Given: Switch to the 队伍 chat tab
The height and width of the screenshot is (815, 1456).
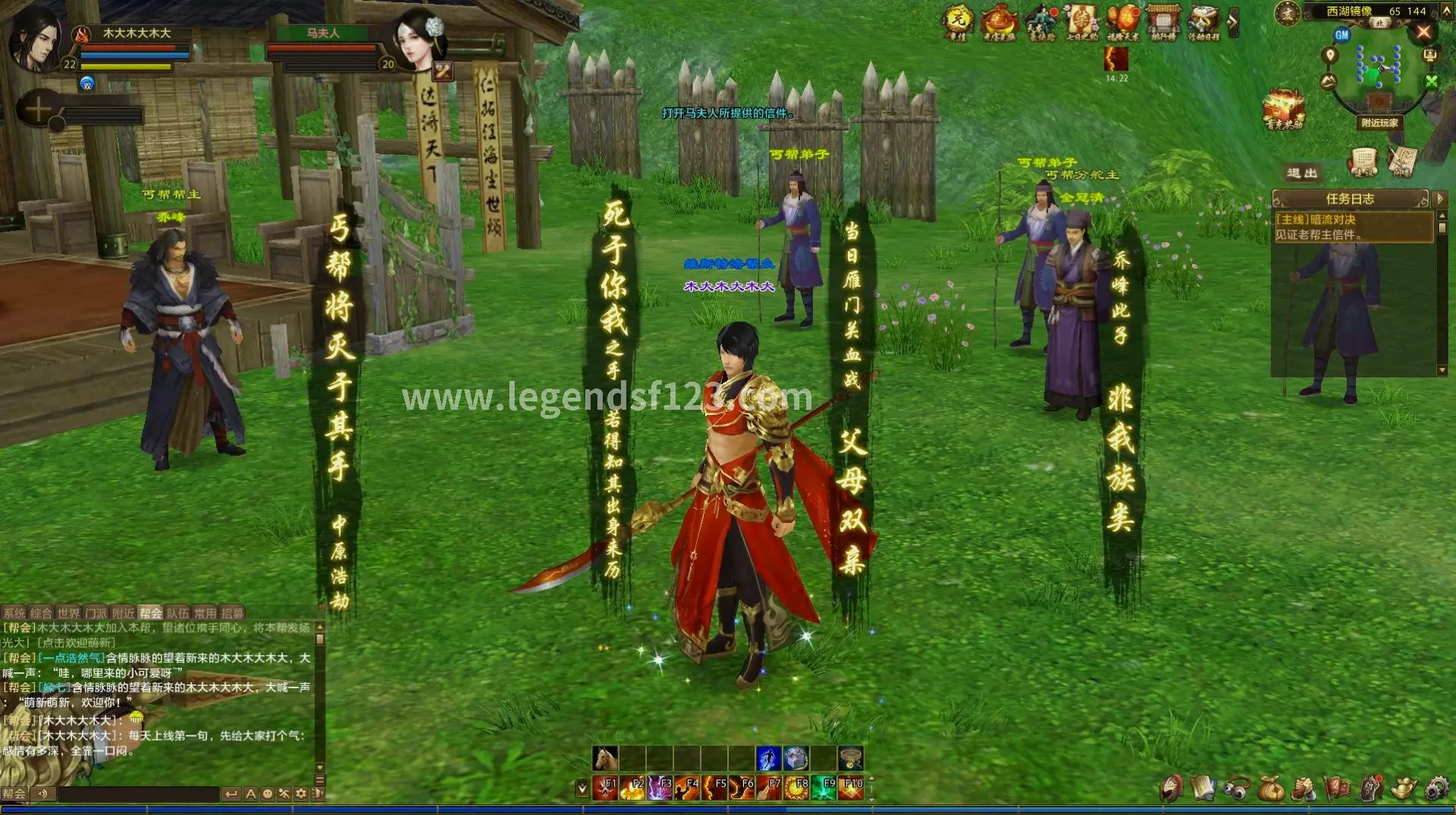Looking at the screenshot, I should [178, 613].
